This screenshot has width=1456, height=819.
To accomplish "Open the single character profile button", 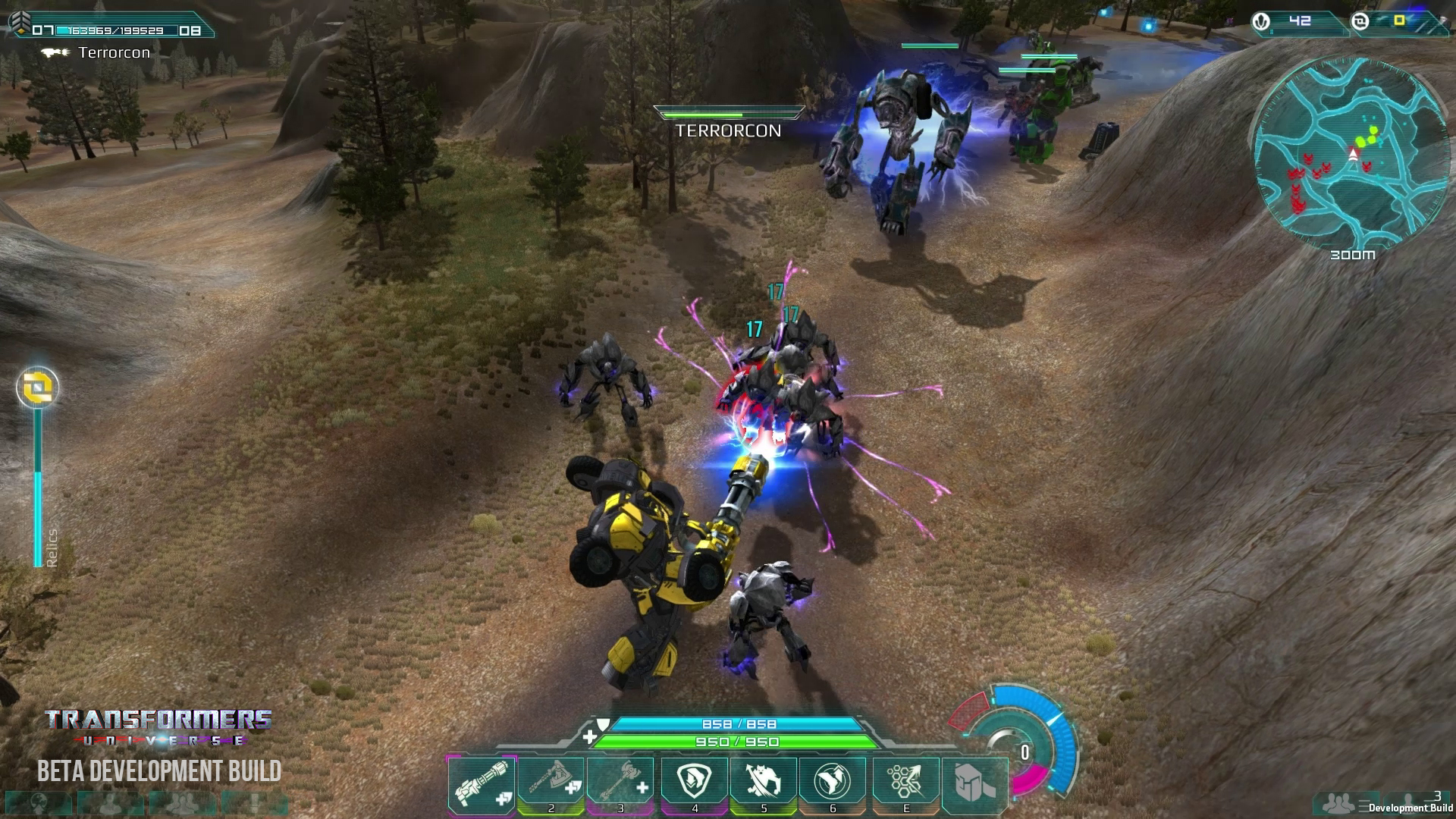I will 112,804.
